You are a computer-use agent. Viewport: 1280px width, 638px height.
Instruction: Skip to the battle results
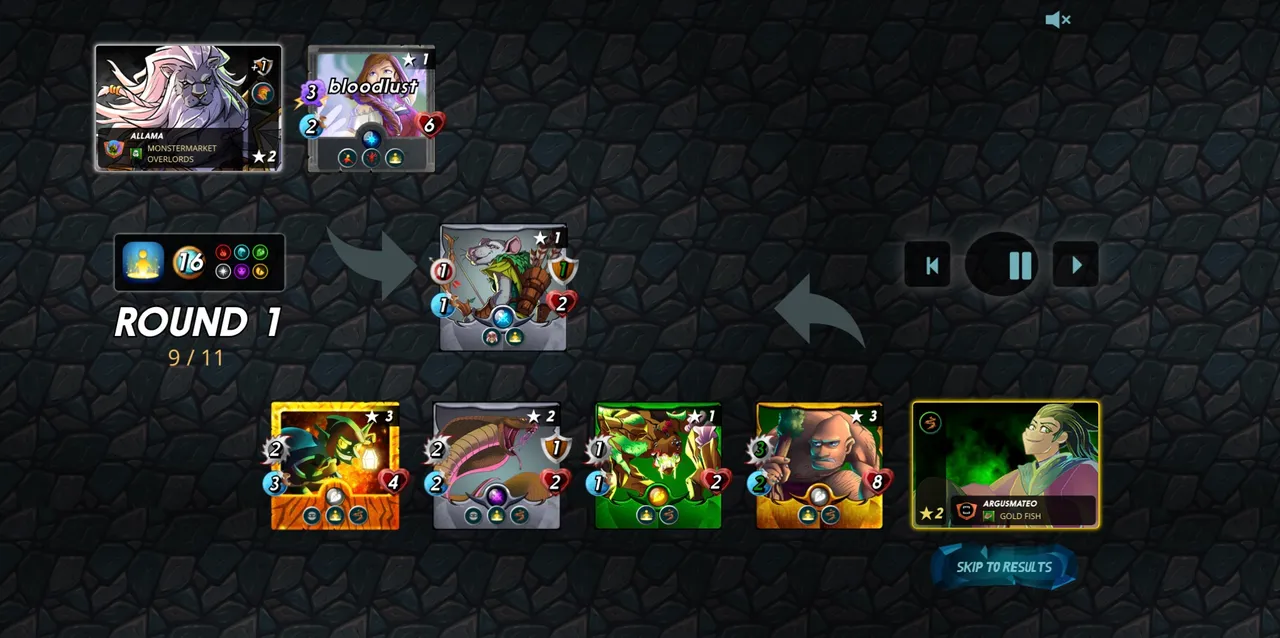coord(1004,567)
